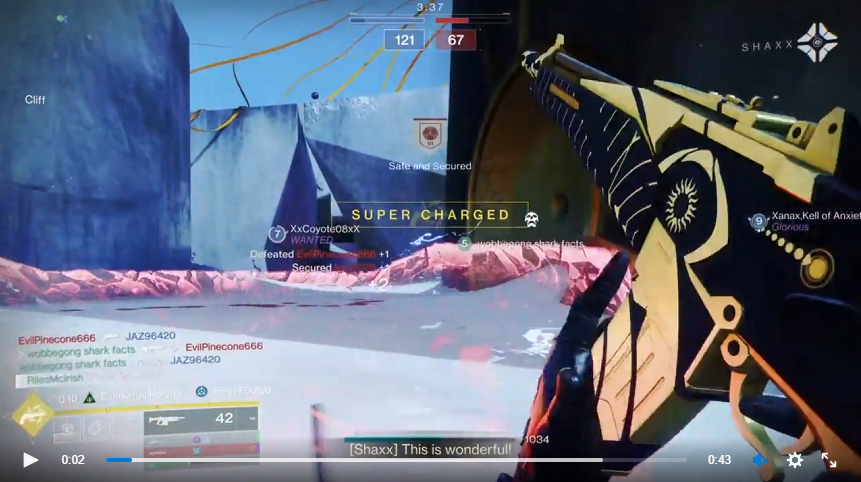Screen dimensions: 861x482
Task: Click the Ghost icon beside SHAXX
Action: click(x=817, y=43)
